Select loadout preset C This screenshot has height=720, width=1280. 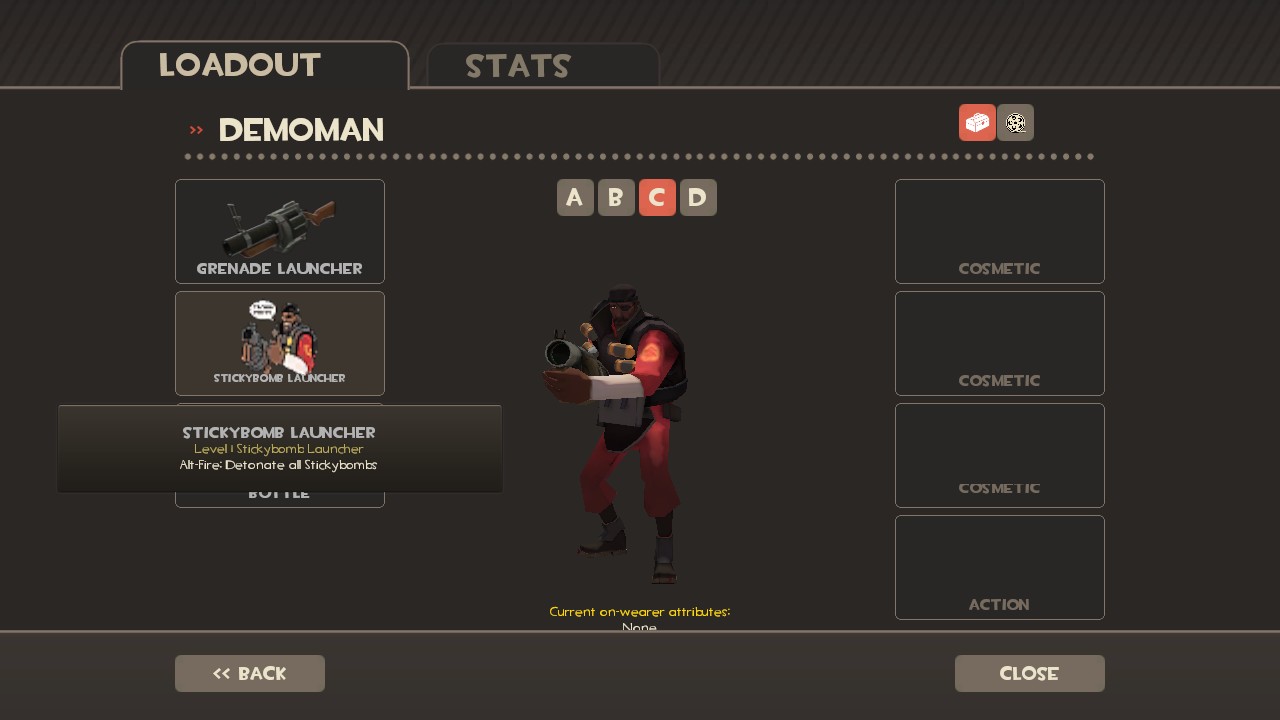click(657, 198)
